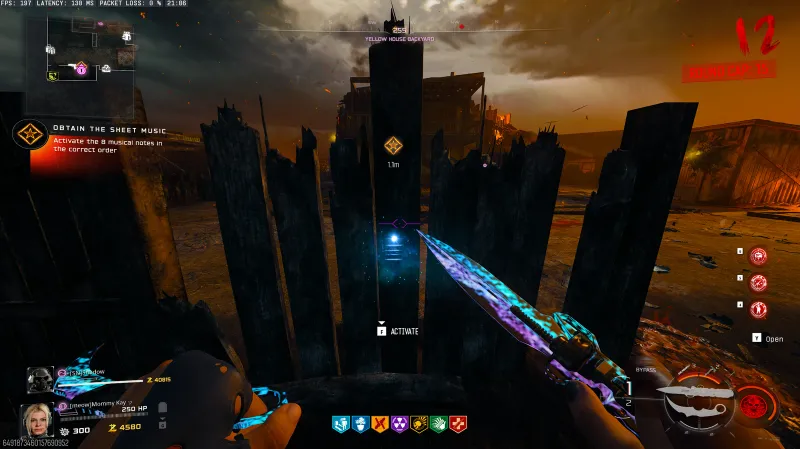
Task: Select the green hand perk icon
Action: pos(438,424)
